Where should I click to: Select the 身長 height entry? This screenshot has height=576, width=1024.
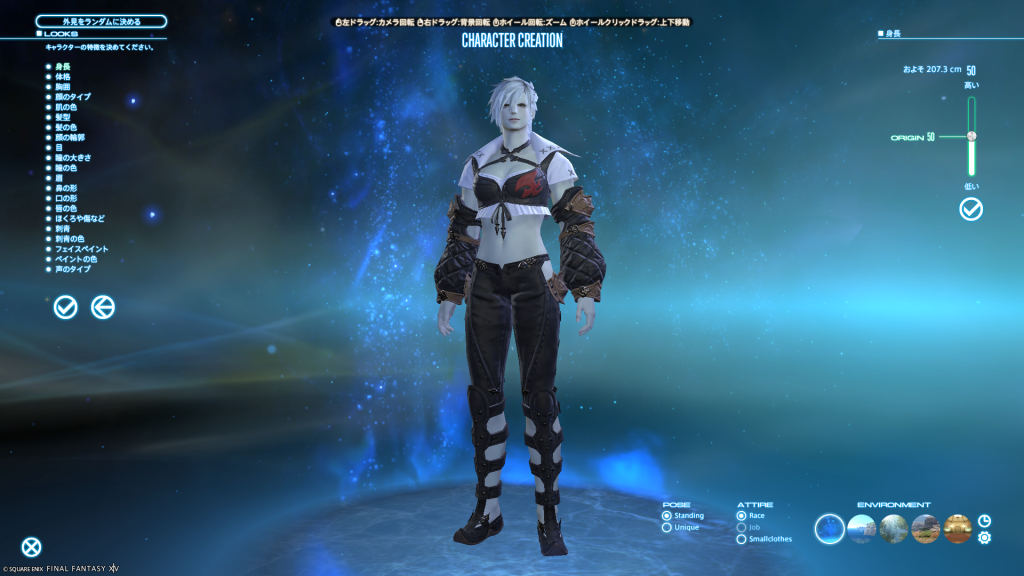coord(62,66)
